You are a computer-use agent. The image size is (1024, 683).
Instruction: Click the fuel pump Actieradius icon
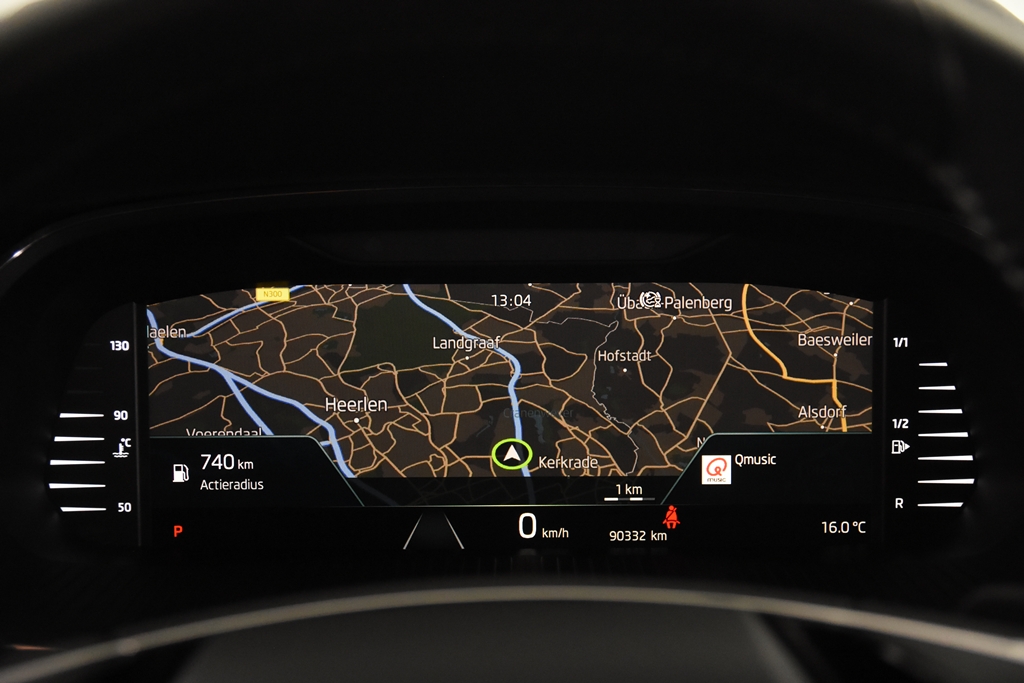click(x=180, y=472)
